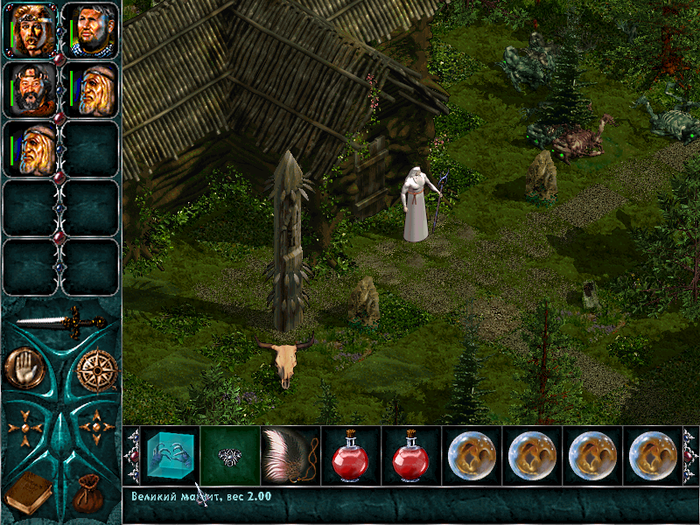Select the crowned blond hero portrait
The width and height of the screenshot is (700, 525).
click(33, 29)
